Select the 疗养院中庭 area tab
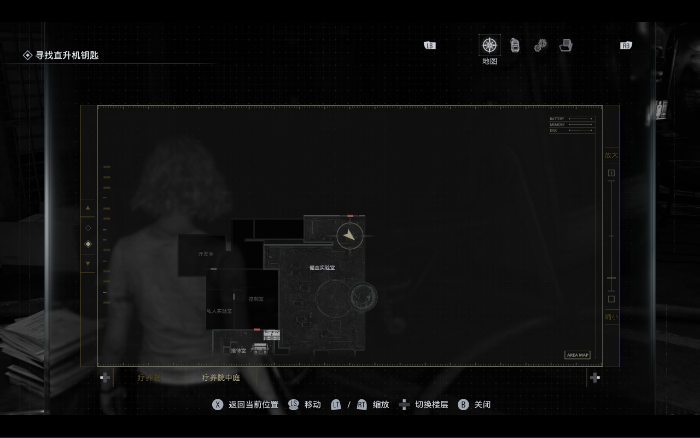Image resolution: width=700 pixels, height=438 pixels. tap(221, 378)
